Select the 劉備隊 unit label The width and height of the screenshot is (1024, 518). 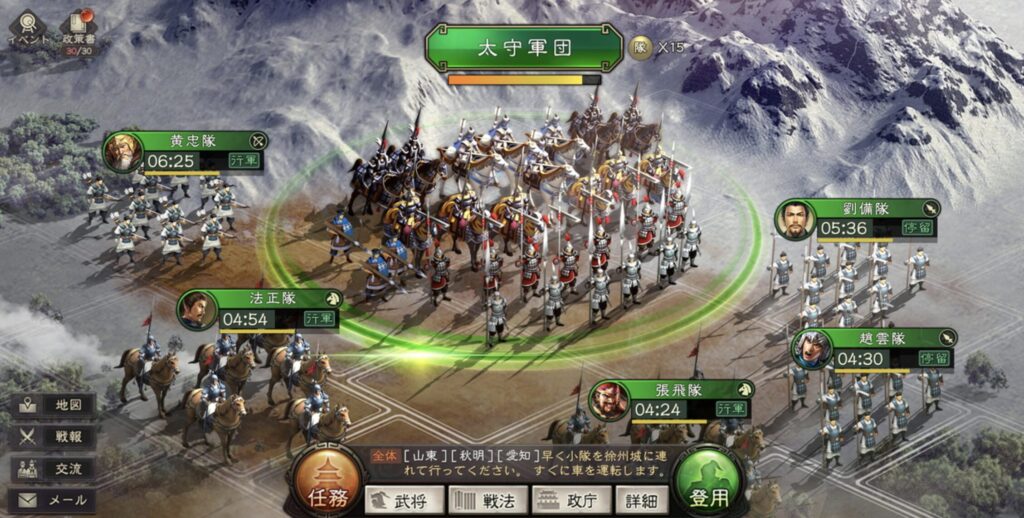[x=859, y=209]
